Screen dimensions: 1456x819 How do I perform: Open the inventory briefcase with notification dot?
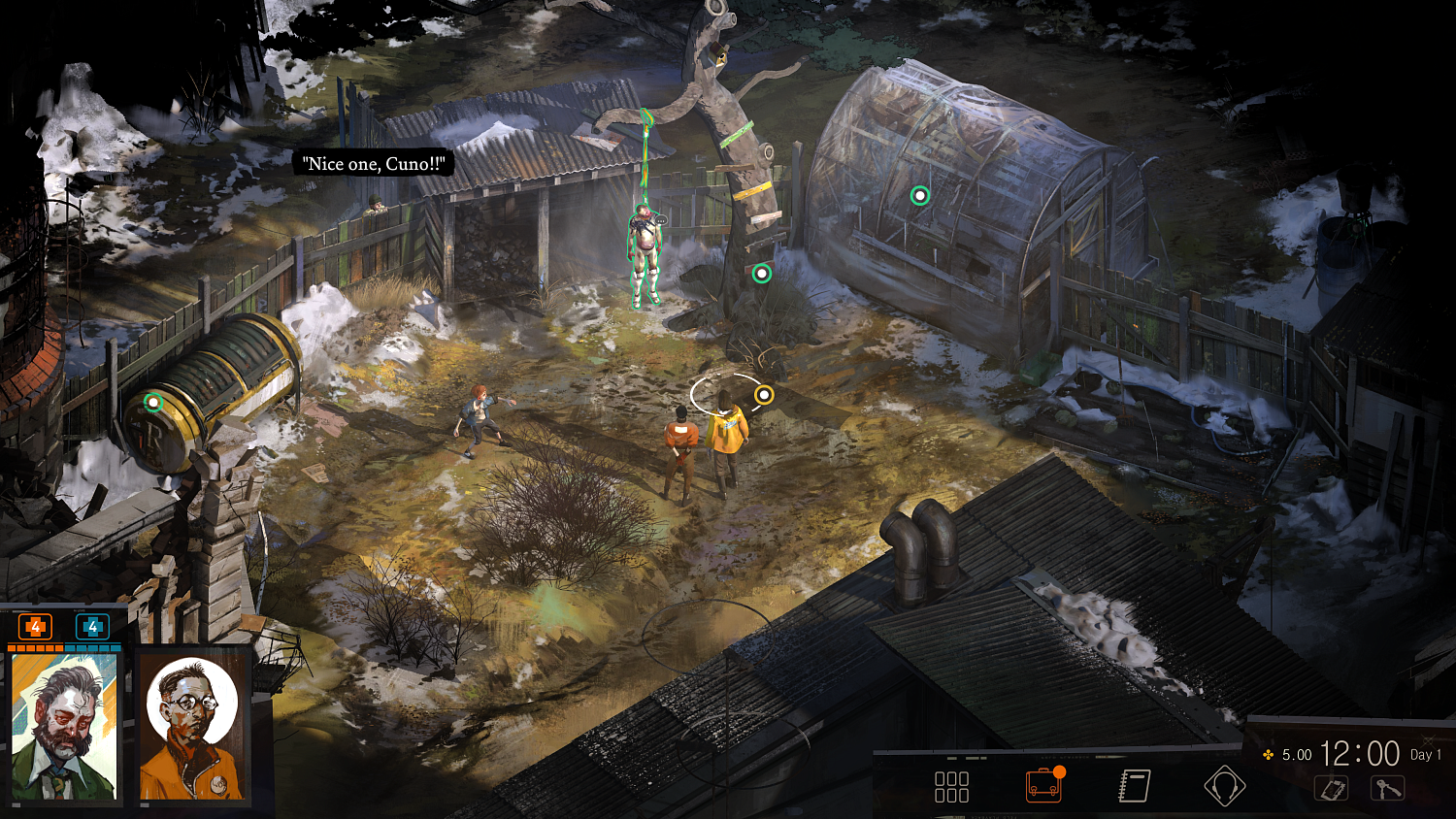pyautogui.click(x=1042, y=785)
